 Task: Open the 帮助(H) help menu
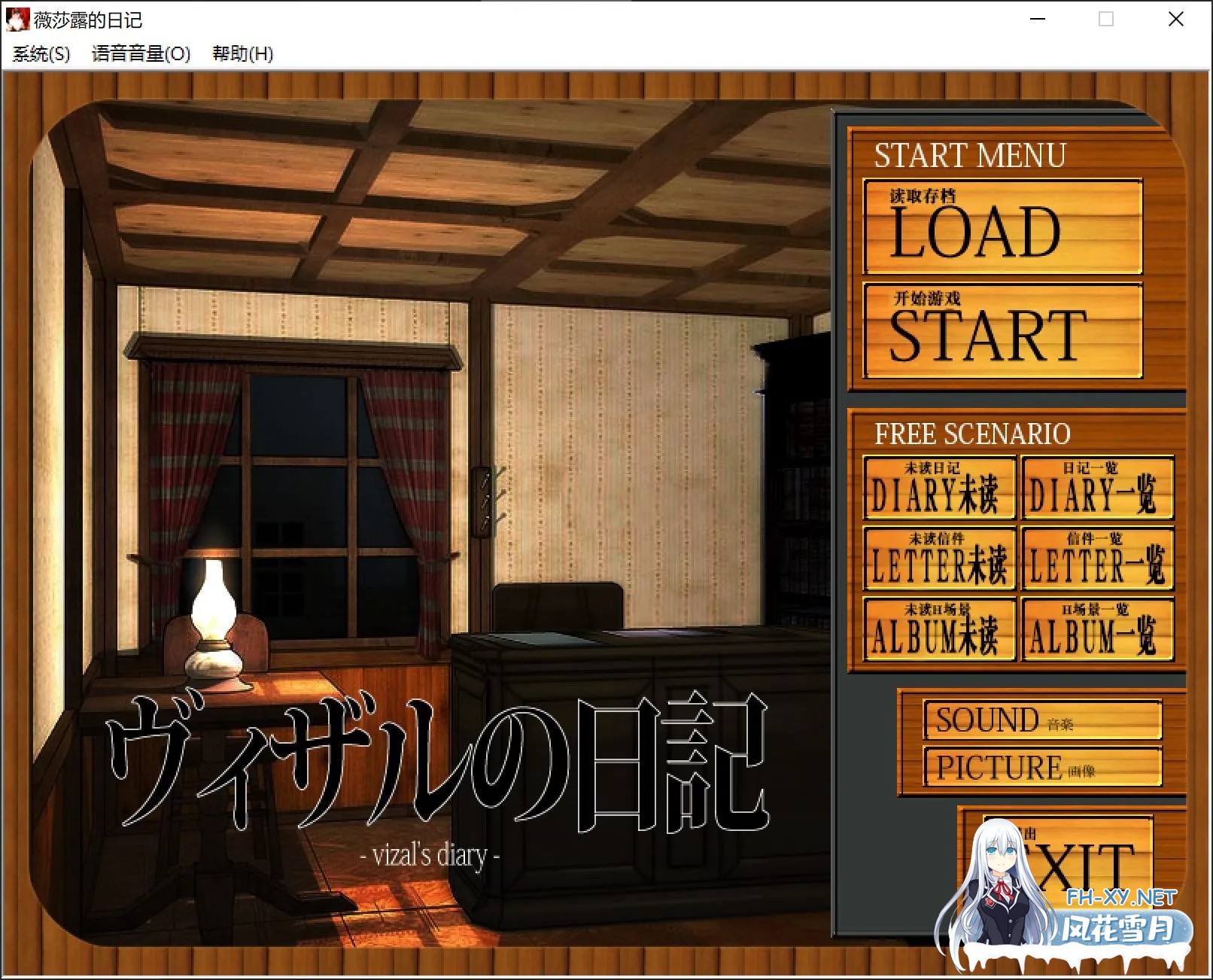(x=242, y=54)
